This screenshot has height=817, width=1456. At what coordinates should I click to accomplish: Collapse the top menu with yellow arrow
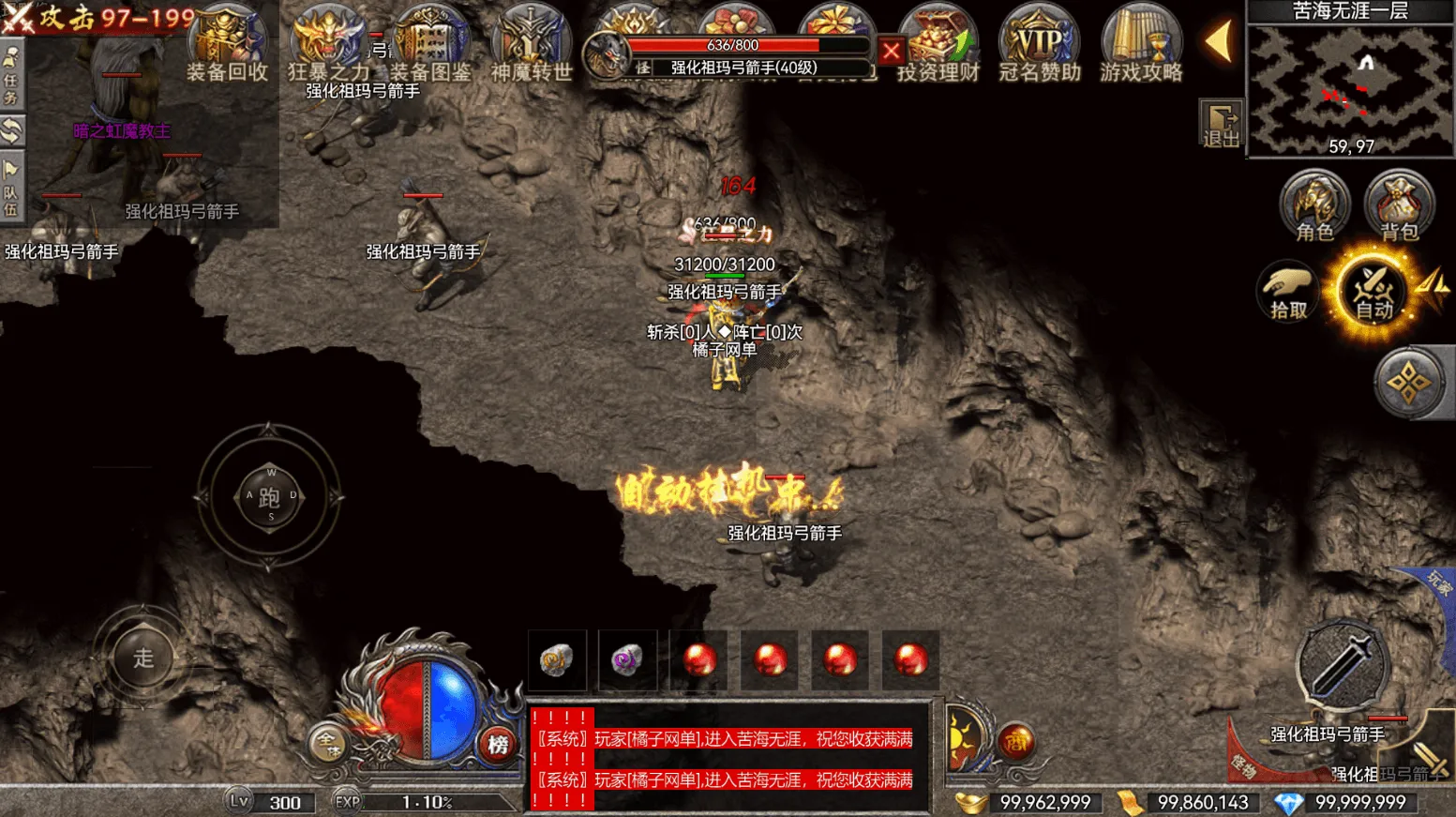click(x=1219, y=42)
